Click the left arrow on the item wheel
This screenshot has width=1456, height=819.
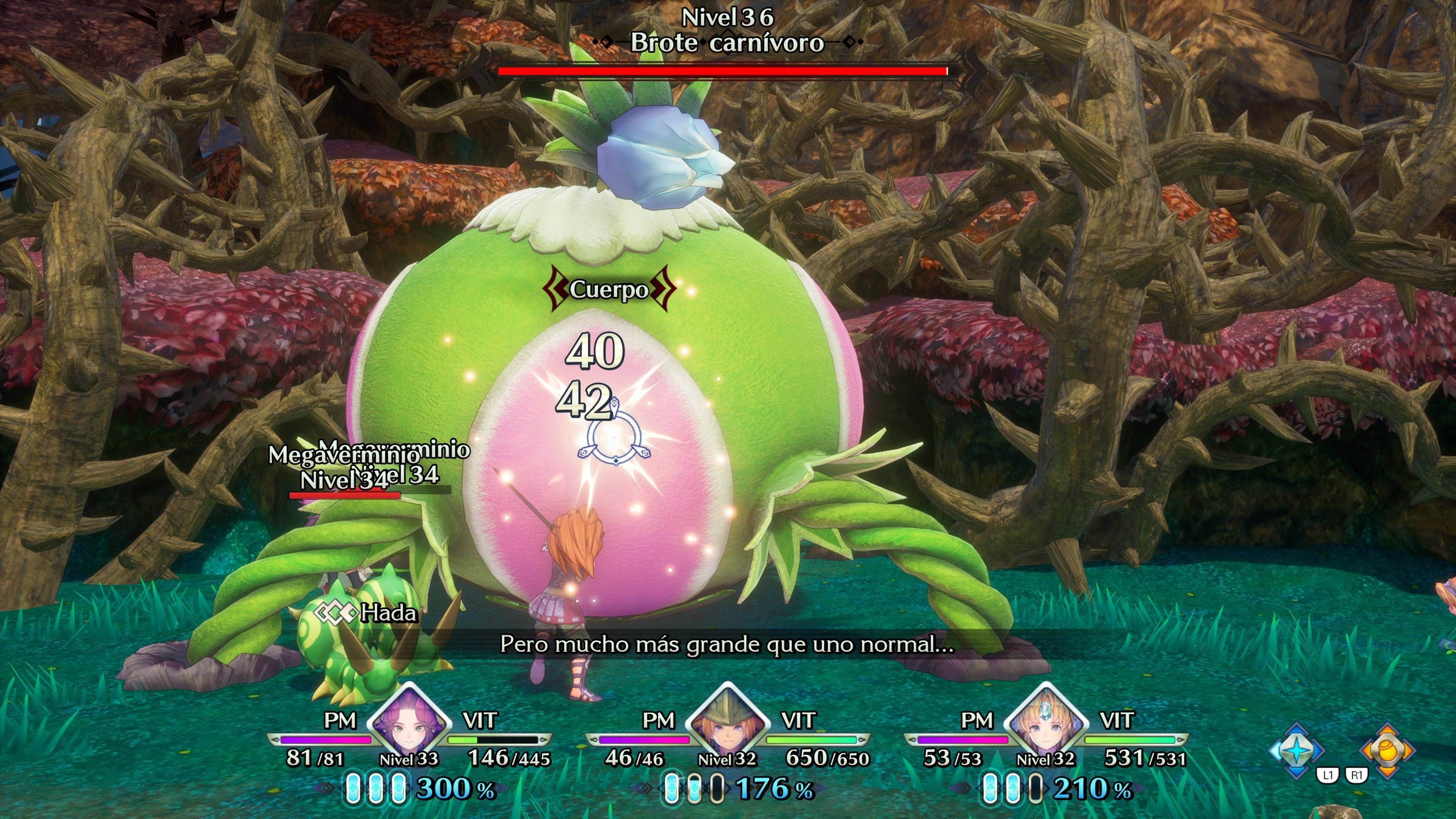tap(1367, 751)
